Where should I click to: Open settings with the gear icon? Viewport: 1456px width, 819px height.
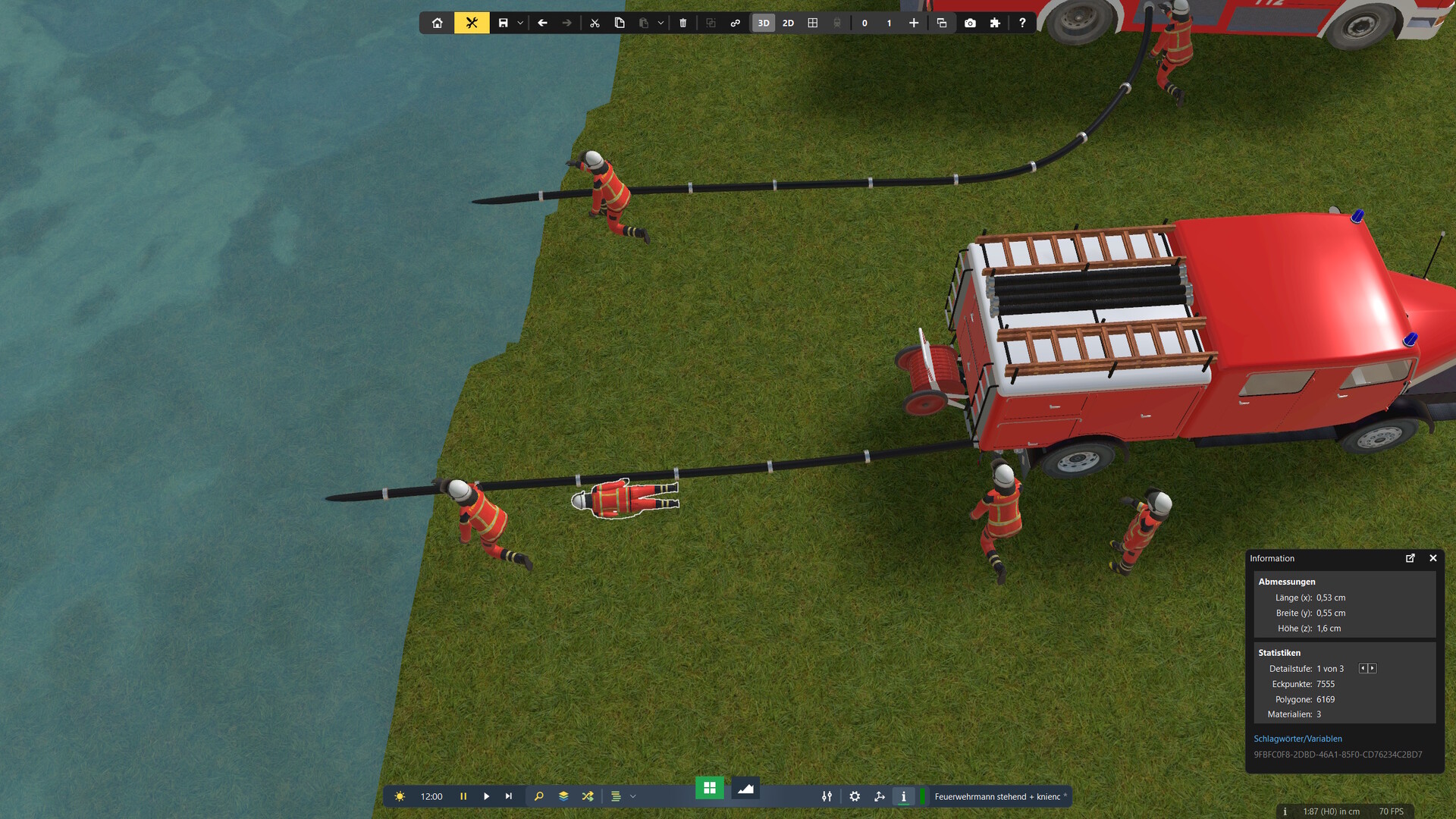tap(855, 796)
